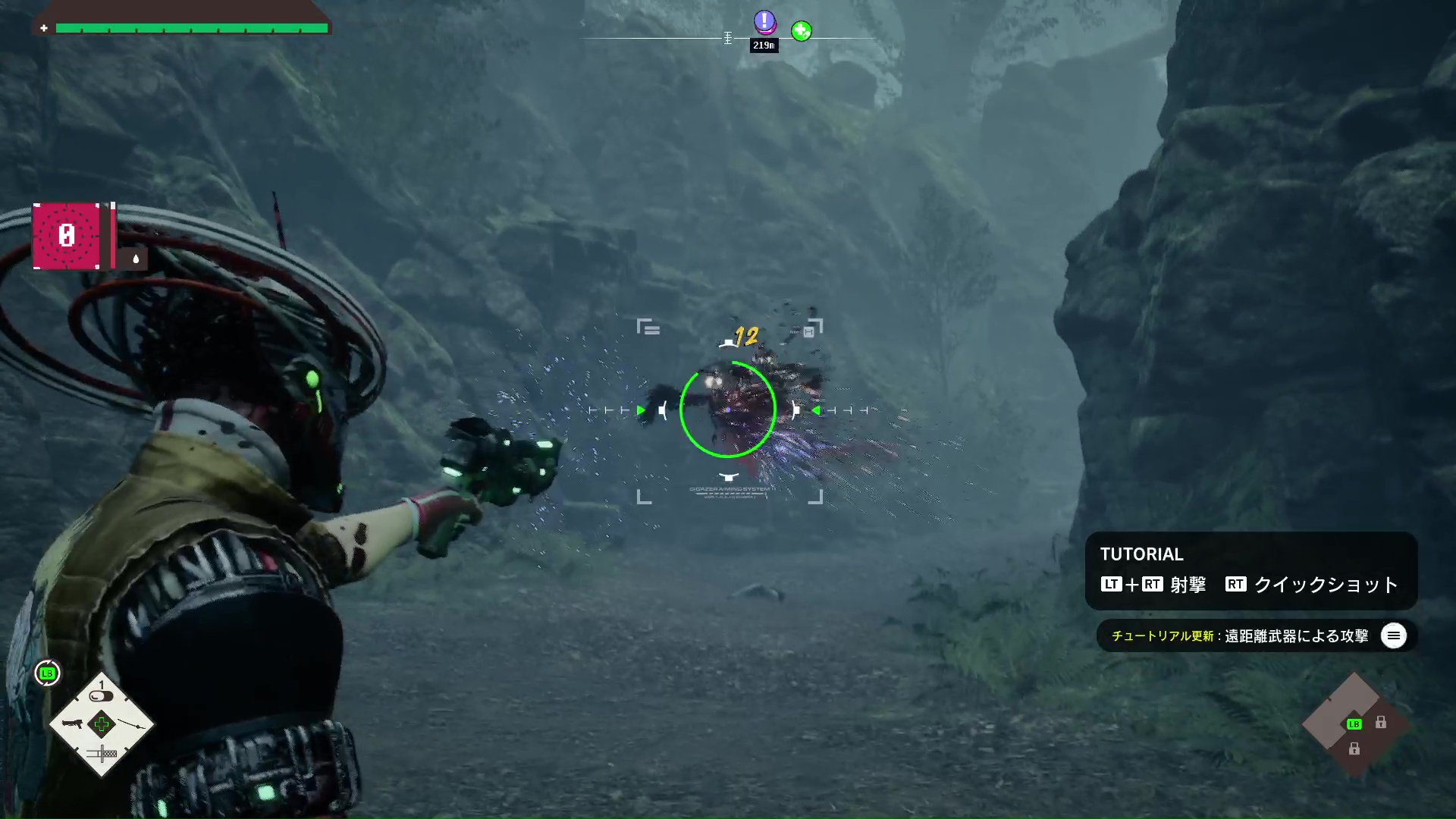Screen dimensions: 1456x819
Task: Select the green medical cross compass marker
Action: click(x=801, y=31)
